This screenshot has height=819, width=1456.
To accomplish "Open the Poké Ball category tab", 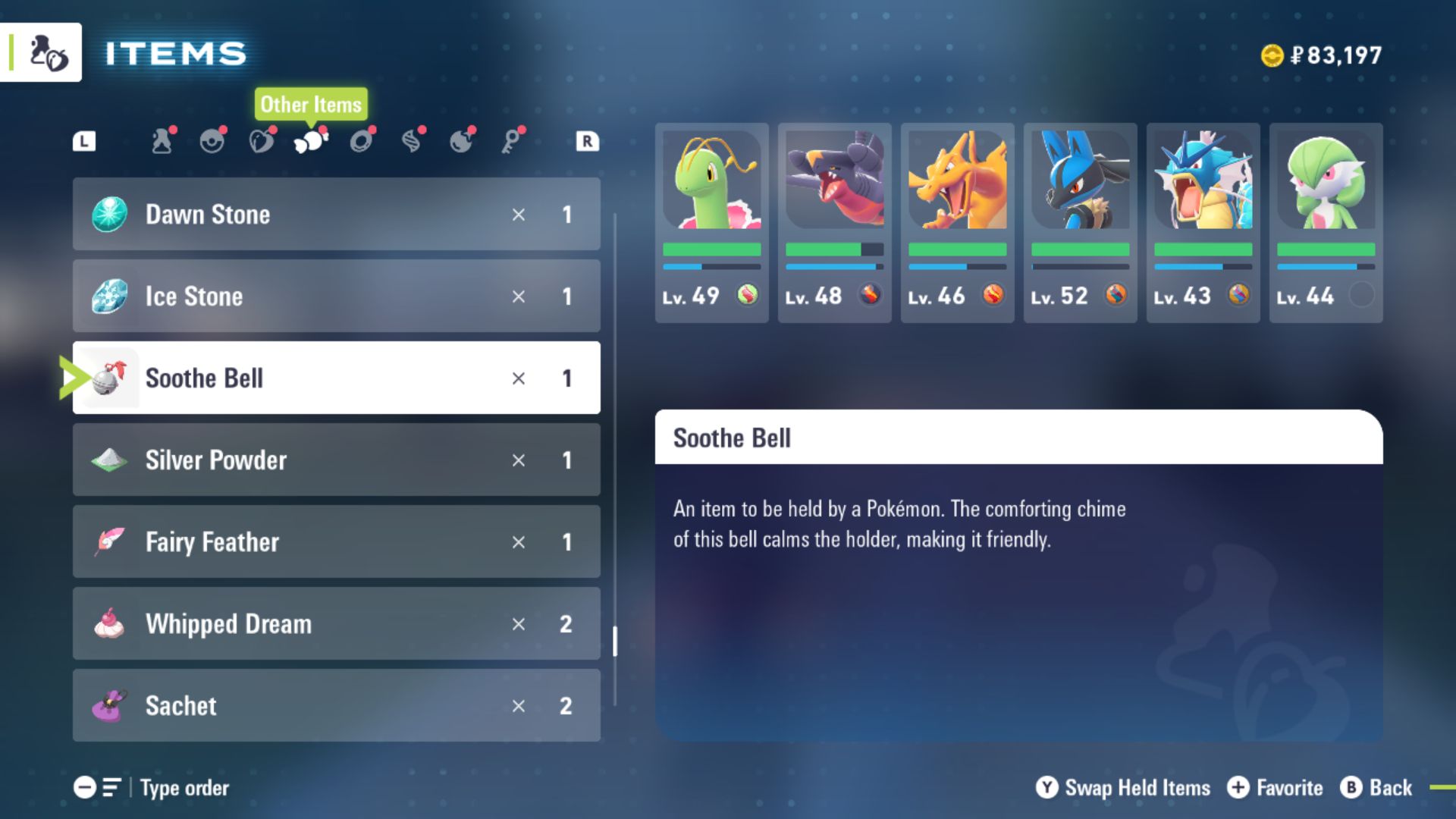I will coord(212,141).
